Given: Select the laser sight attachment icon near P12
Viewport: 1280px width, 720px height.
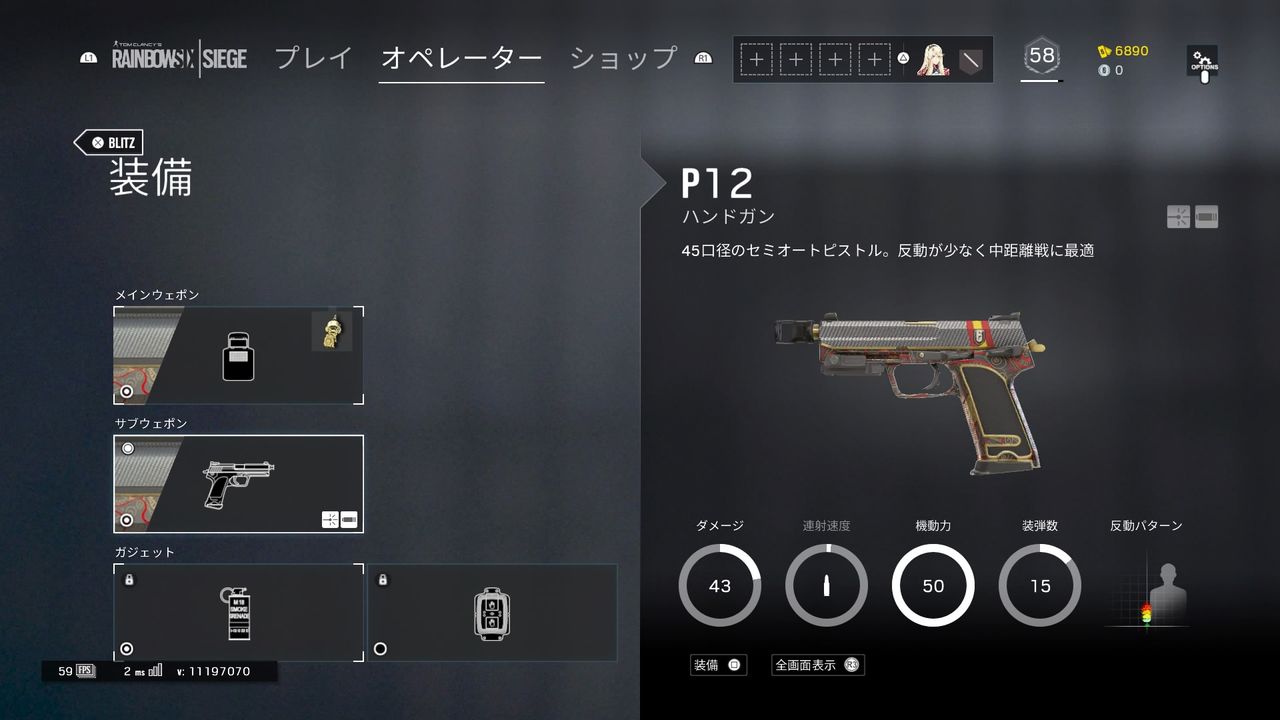Looking at the screenshot, I should 1181,216.
